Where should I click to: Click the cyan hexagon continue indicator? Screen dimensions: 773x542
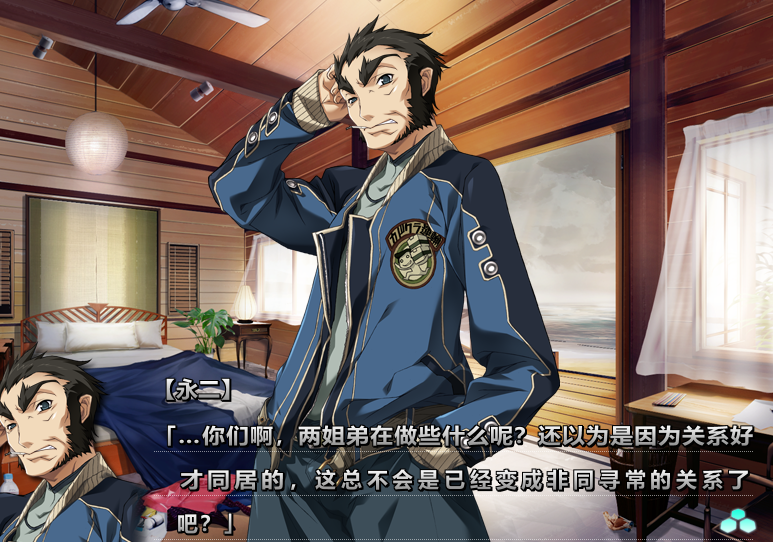pos(739,522)
